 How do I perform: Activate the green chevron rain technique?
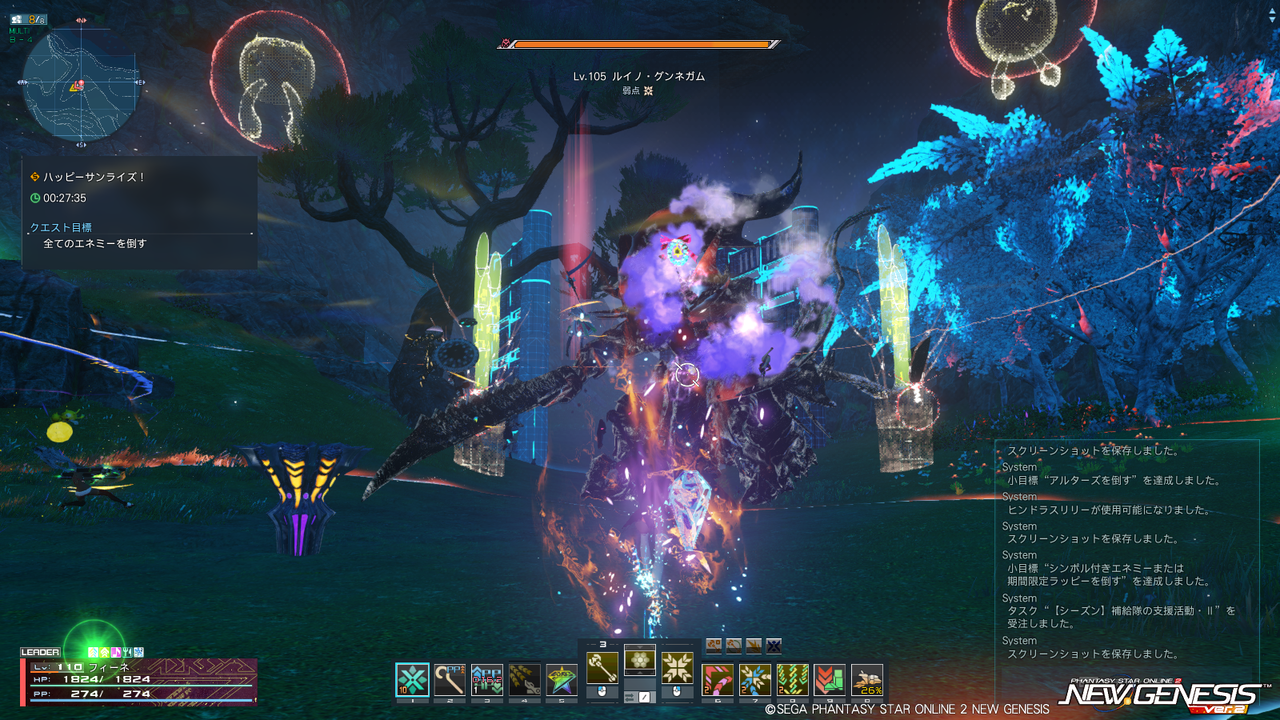pyautogui.click(x=792, y=680)
